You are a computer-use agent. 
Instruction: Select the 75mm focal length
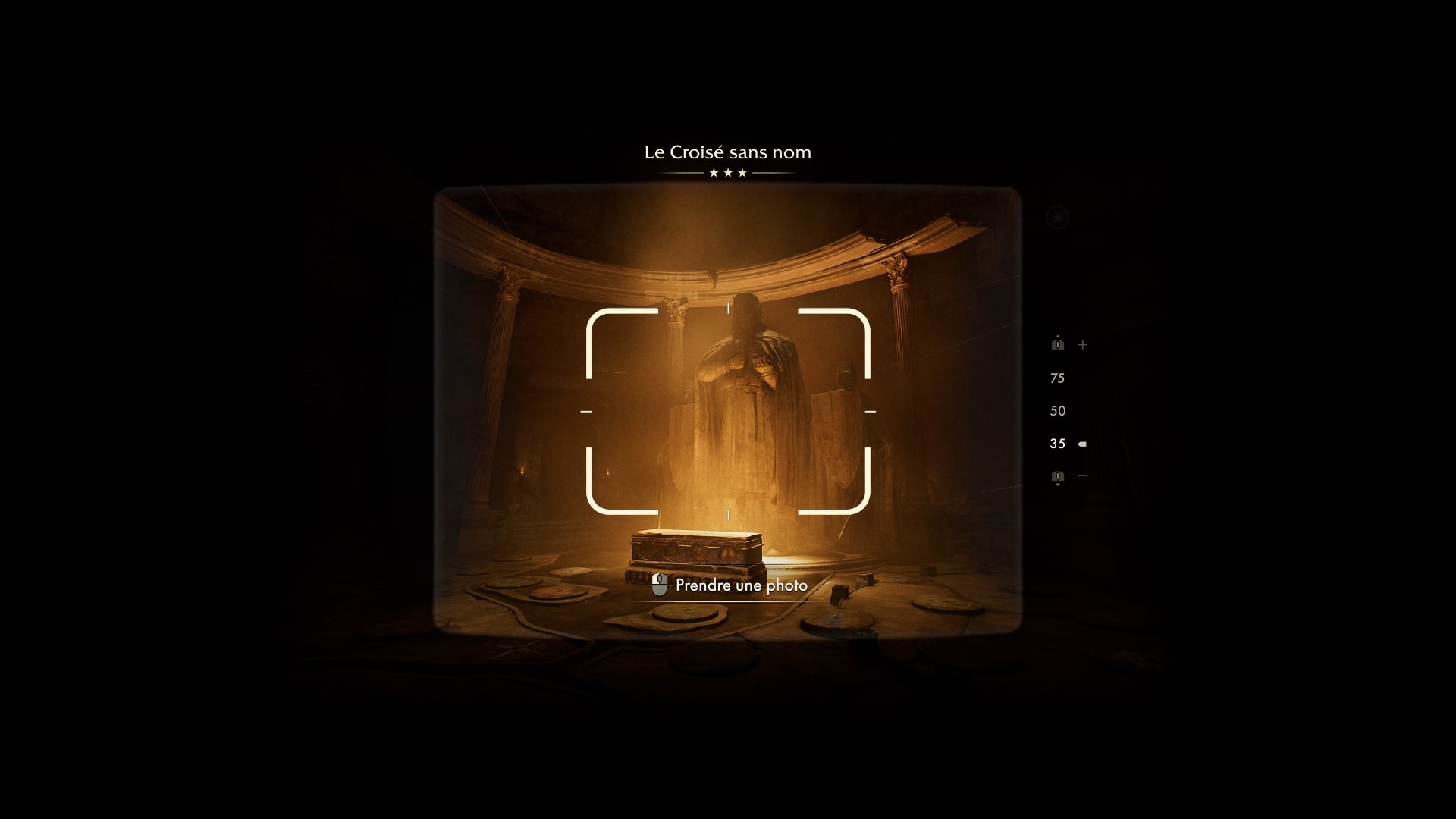(x=1057, y=378)
